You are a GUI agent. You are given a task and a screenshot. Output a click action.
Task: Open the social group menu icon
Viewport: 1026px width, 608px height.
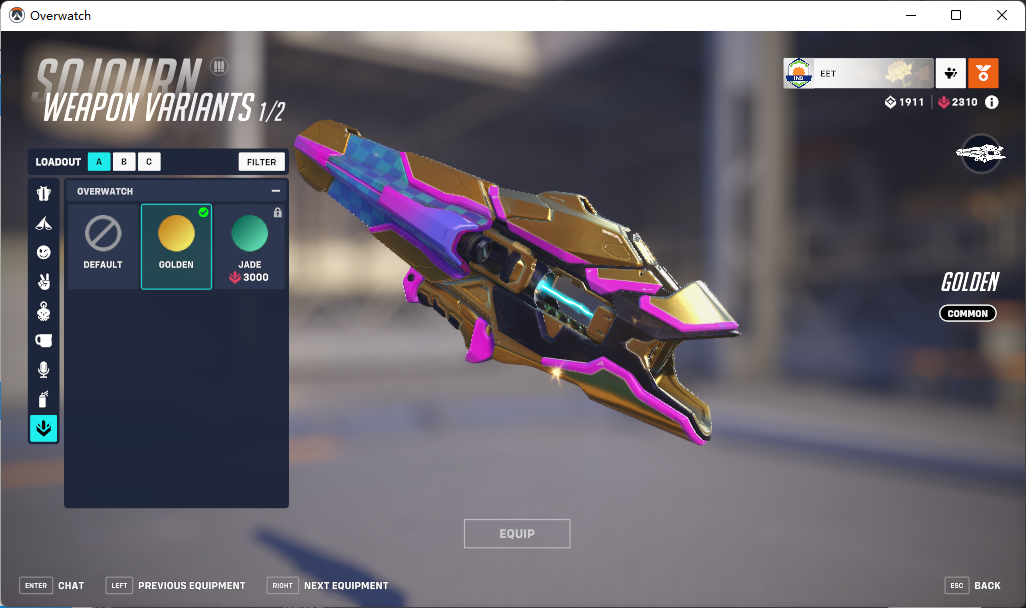point(949,73)
